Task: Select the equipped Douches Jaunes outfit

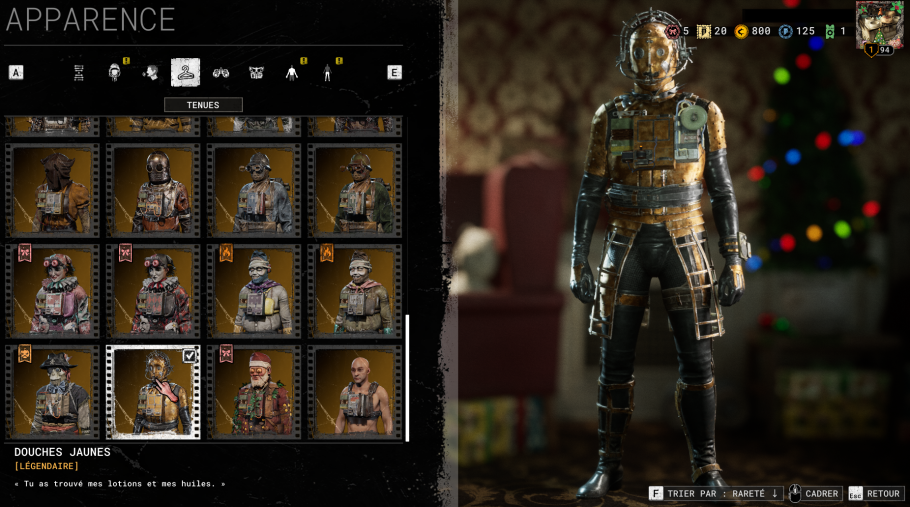Action: (x=153, y=392)
